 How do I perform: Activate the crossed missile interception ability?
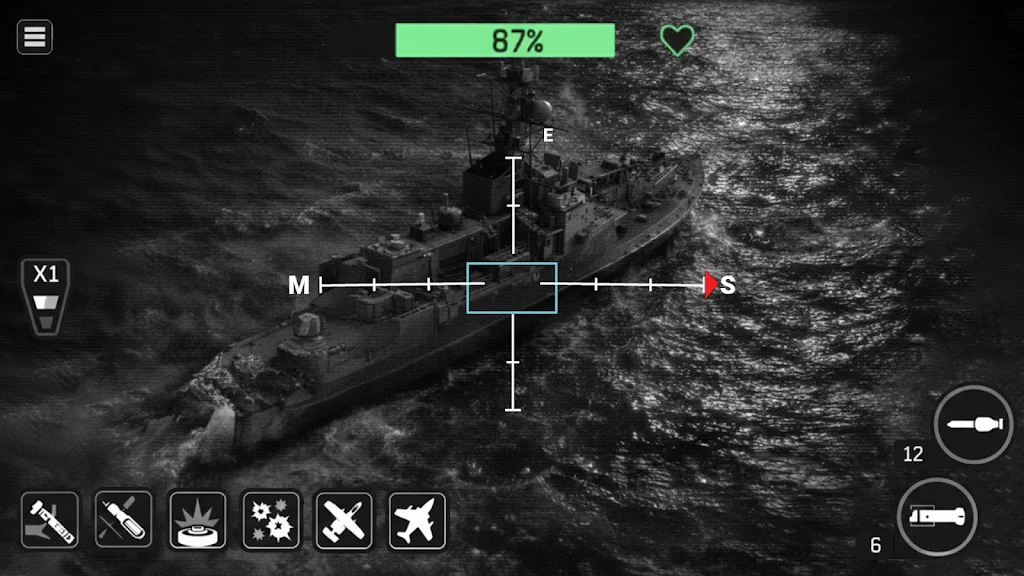click(124, 520)
